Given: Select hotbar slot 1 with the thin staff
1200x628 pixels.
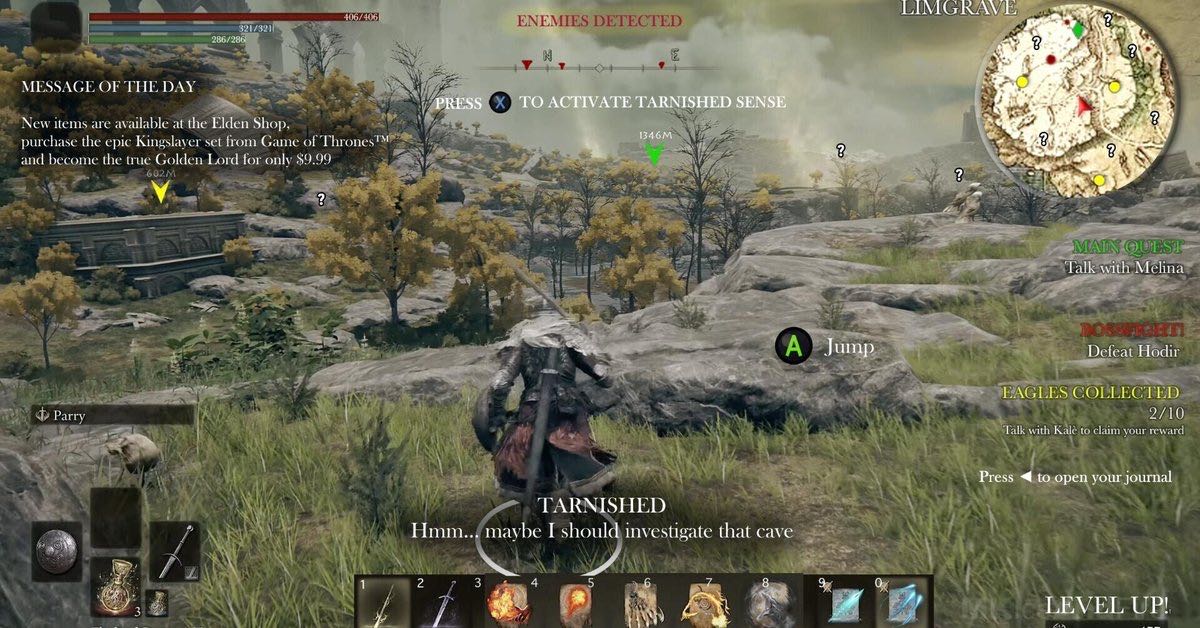Looking at the screenshot, I should click(384, 603).
